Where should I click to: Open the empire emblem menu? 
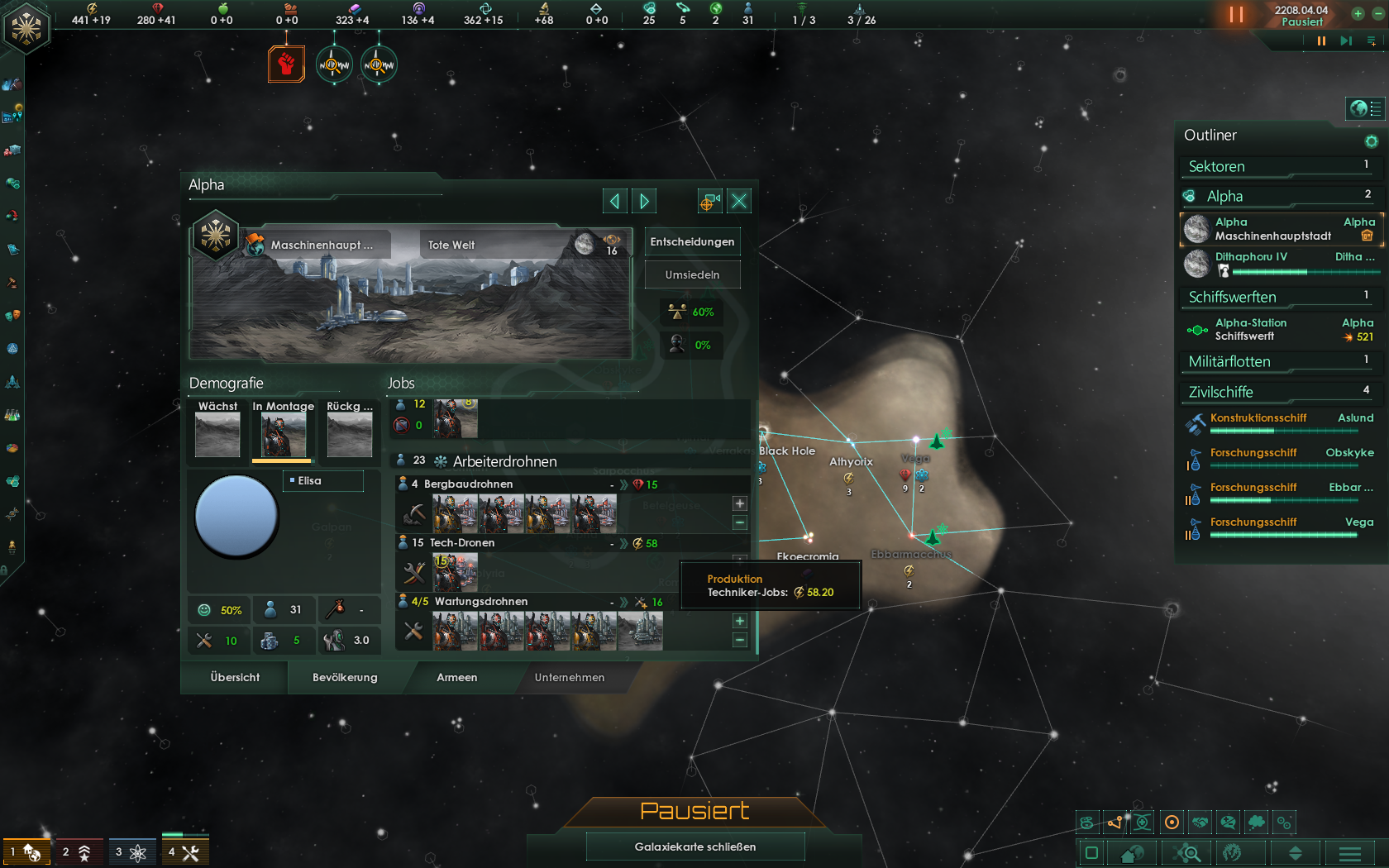point(26,29)
